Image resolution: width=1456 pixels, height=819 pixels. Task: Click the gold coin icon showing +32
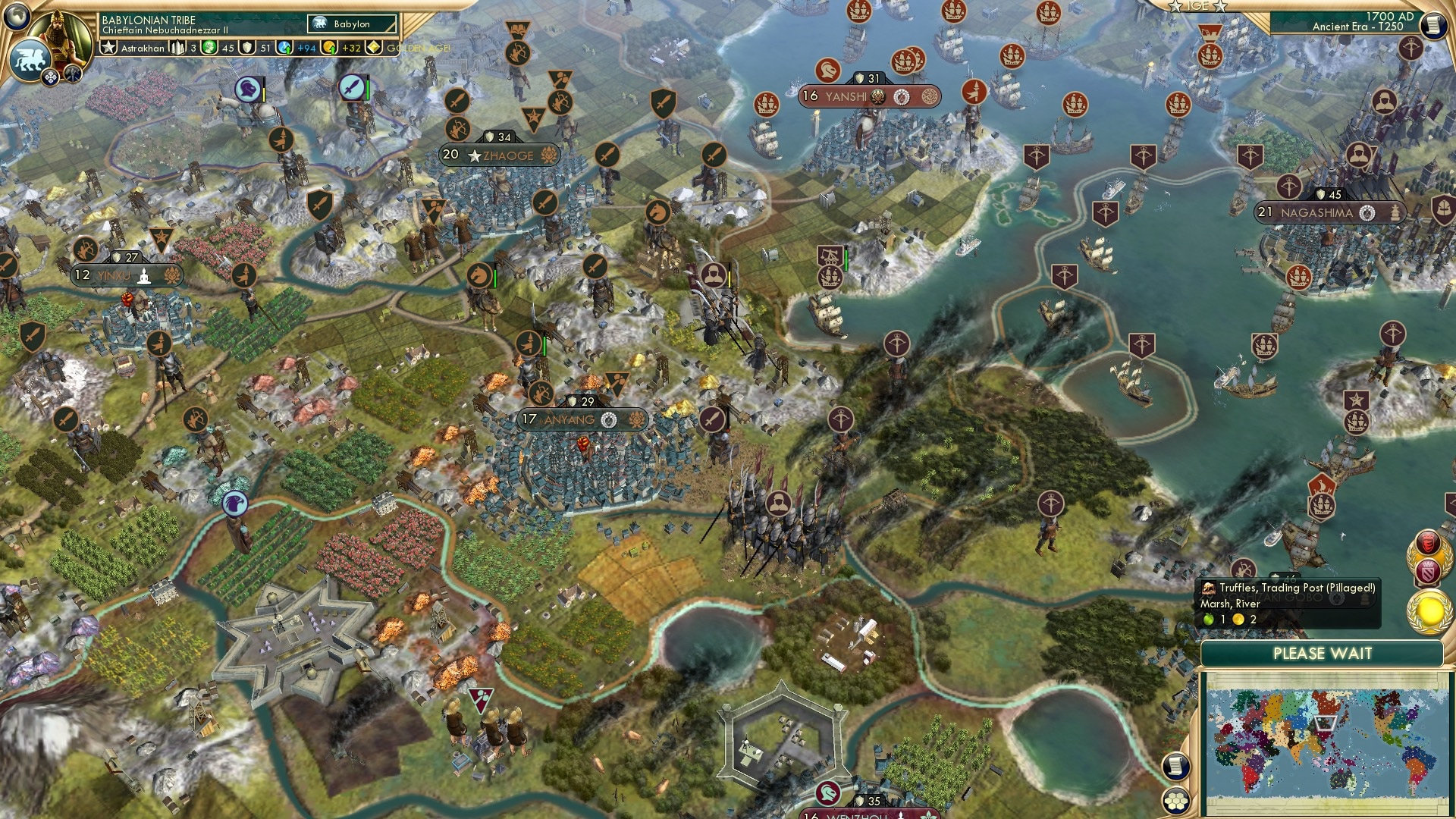pos(330,48)
